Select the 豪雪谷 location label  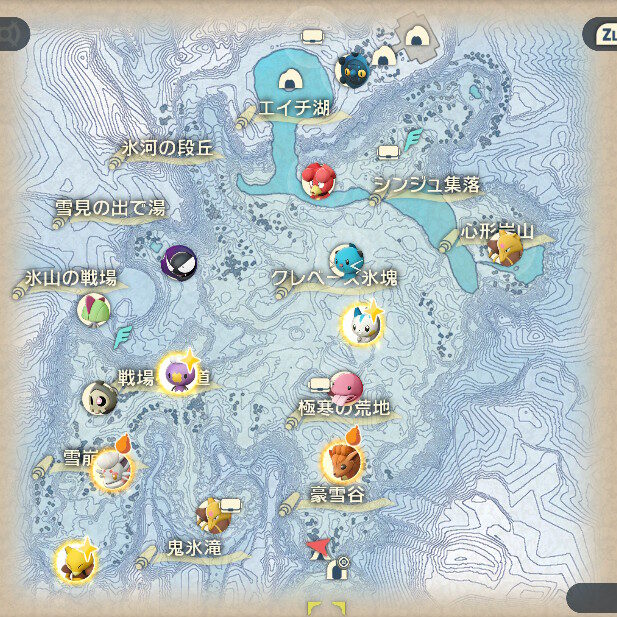(x=336, y=497)
